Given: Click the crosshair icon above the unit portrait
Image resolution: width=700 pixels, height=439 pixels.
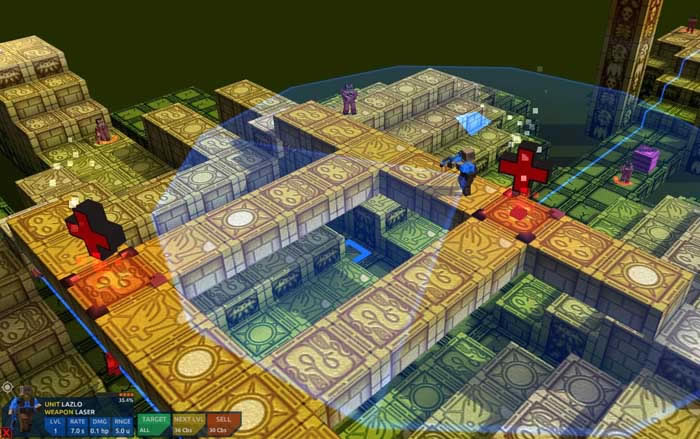Looking at the screenshot, I should (x=8, y=385).
